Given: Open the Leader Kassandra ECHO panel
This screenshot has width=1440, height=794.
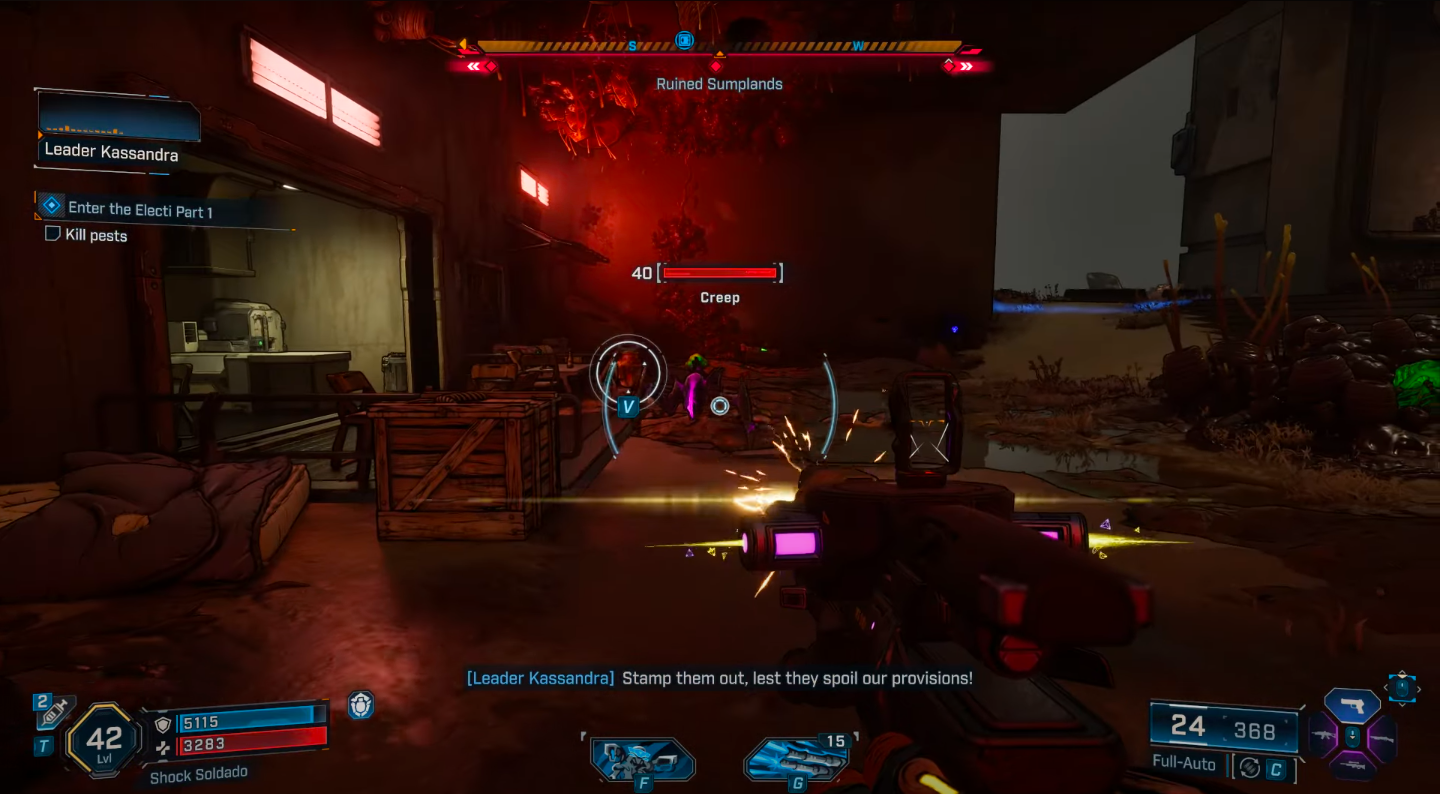Looking at the screenshot, I should click(x=119, y=130).
